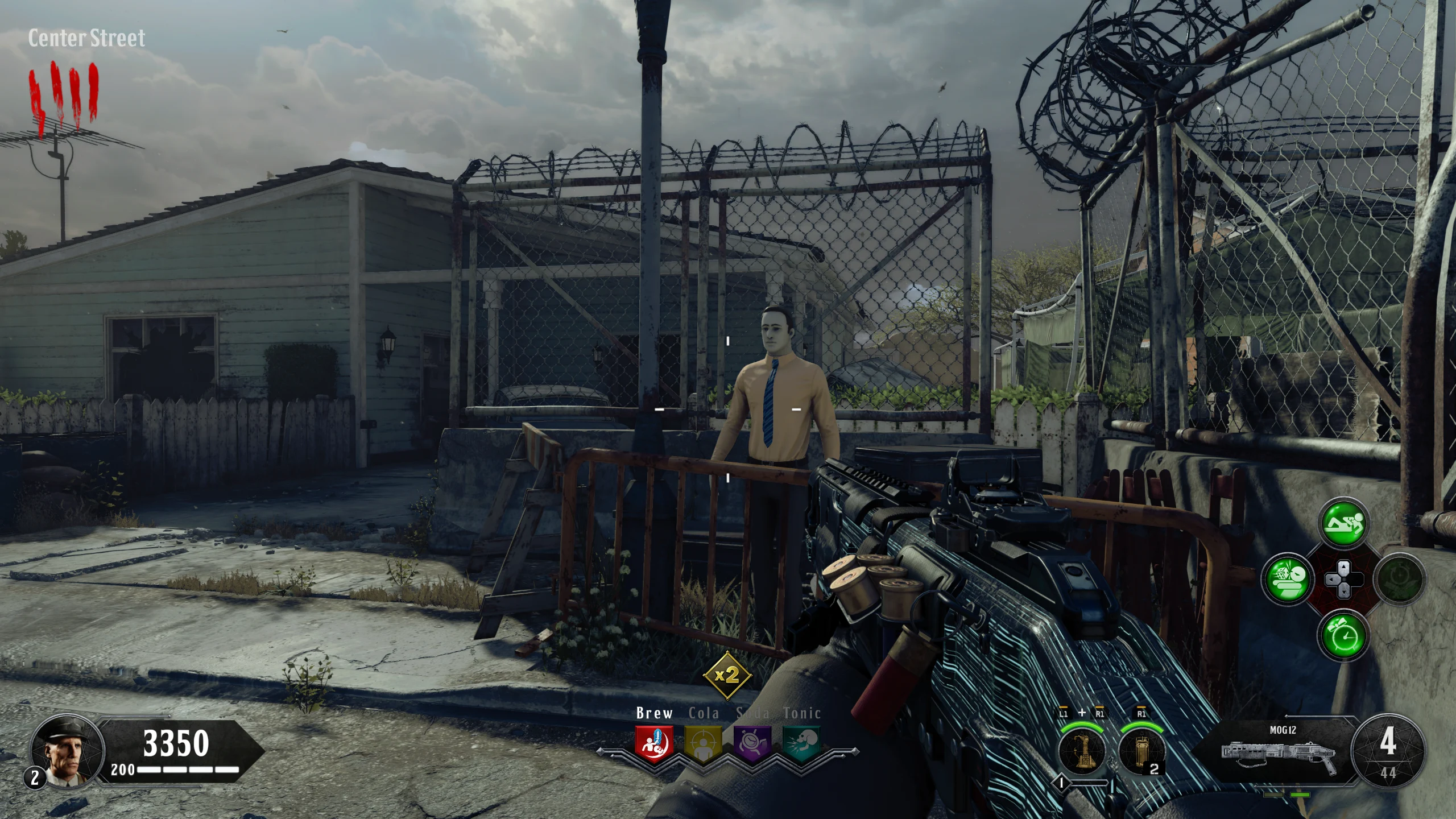The image size is (1456, 819).
Task: Click the x2 double points power-up icon
Action: [x=727, y=675]
